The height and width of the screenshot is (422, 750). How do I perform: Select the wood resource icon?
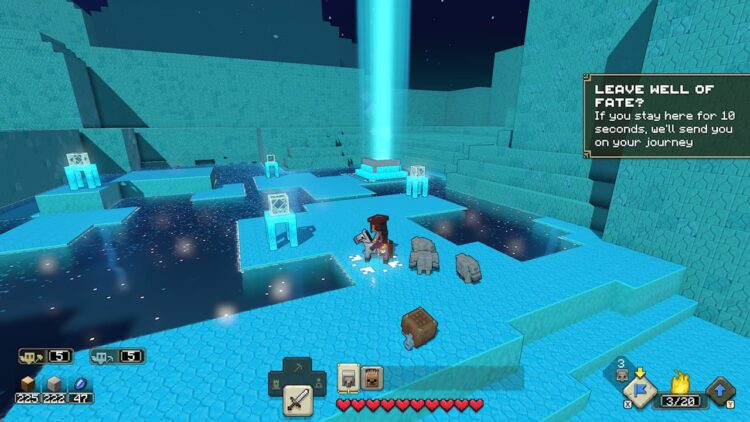point(26,384)
